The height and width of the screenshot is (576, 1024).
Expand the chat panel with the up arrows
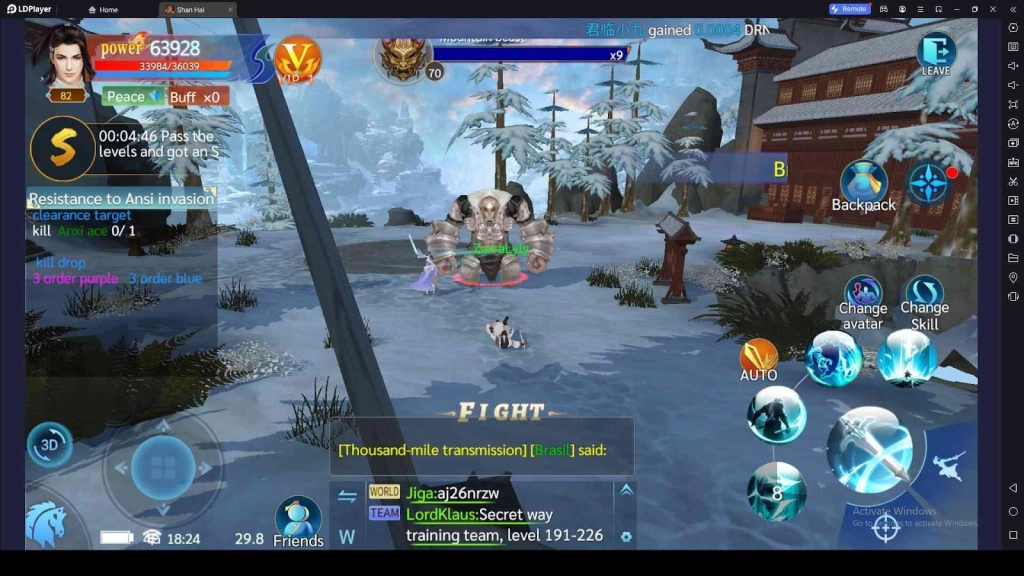click(626, 490)
